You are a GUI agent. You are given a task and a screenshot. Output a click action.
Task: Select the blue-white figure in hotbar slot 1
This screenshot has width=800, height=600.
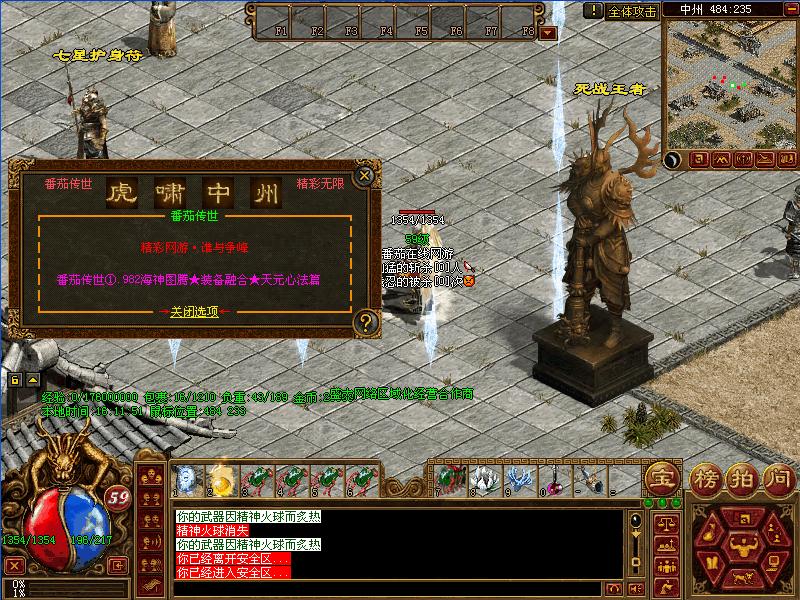coord(188,481)
